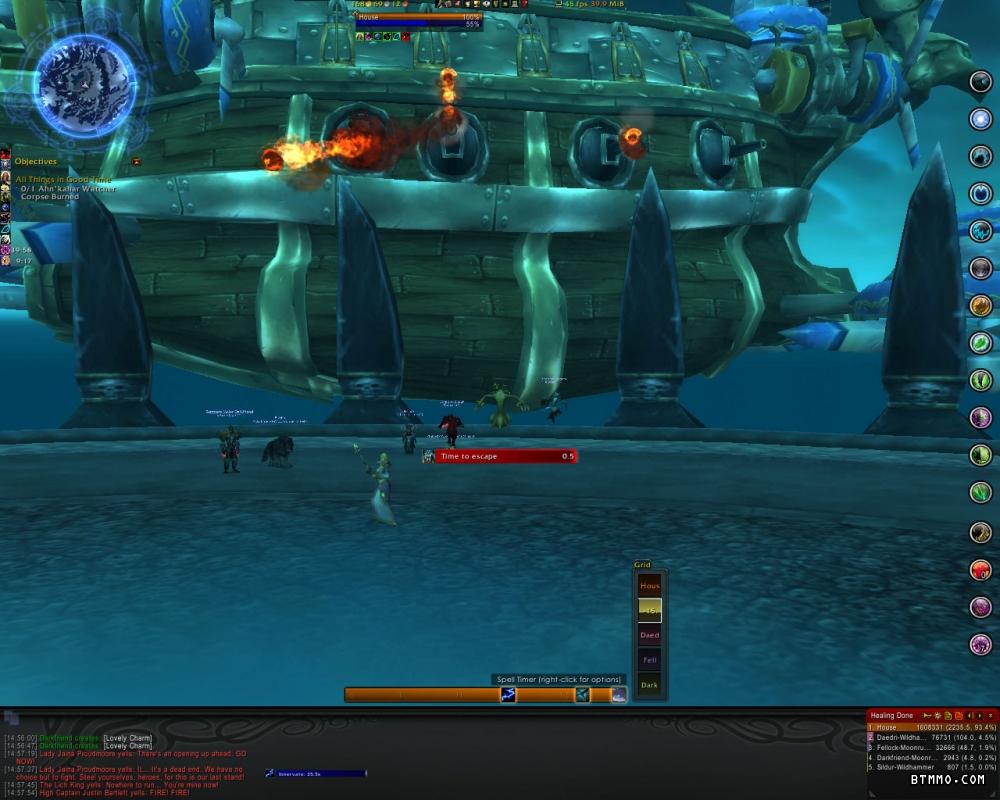Activate the glowing white orb ability icon

tap(981, 119)
